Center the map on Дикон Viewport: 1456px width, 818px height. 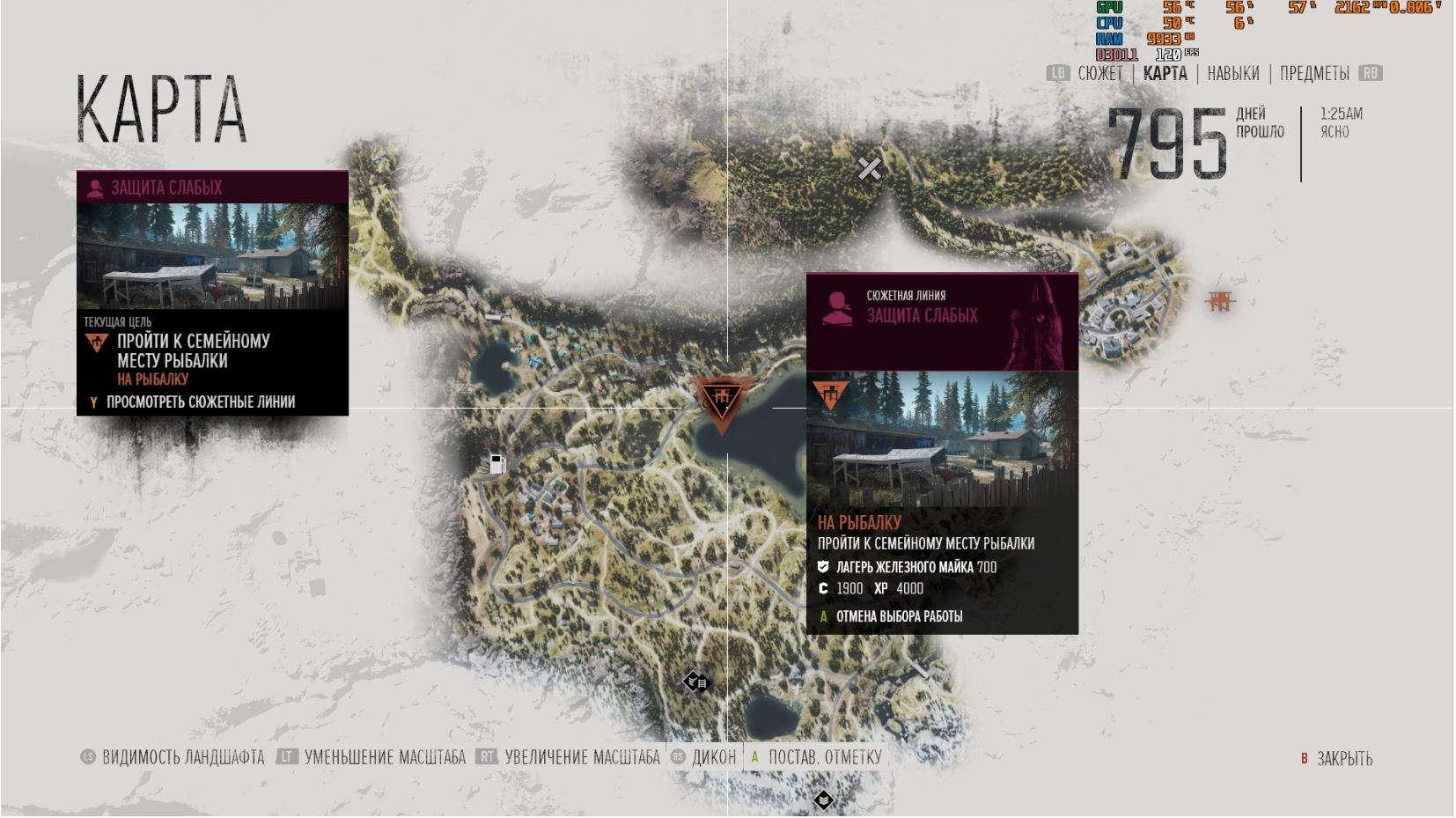point(712,757)
